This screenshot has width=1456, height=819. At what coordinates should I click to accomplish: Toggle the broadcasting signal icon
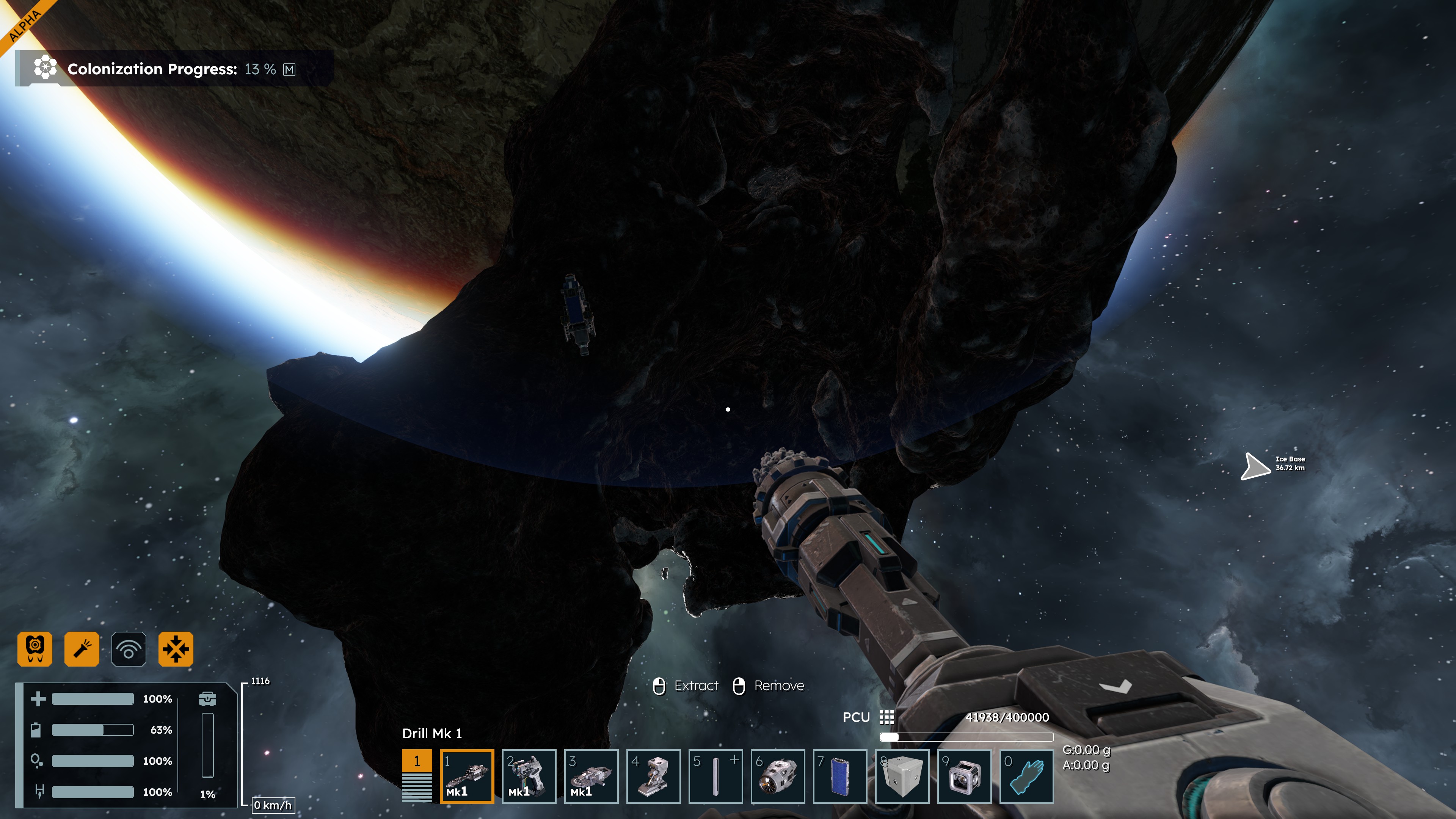129,649
